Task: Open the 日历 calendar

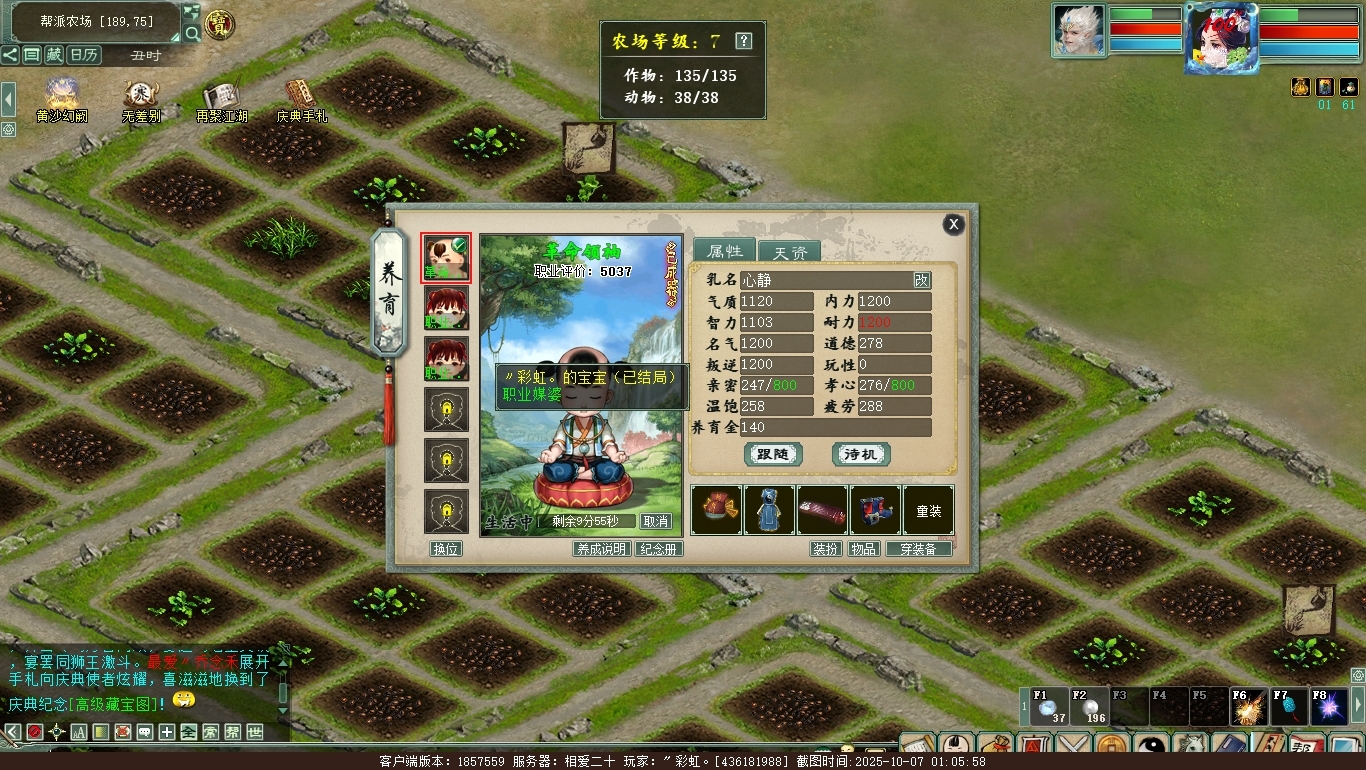Action: [85, 55]
